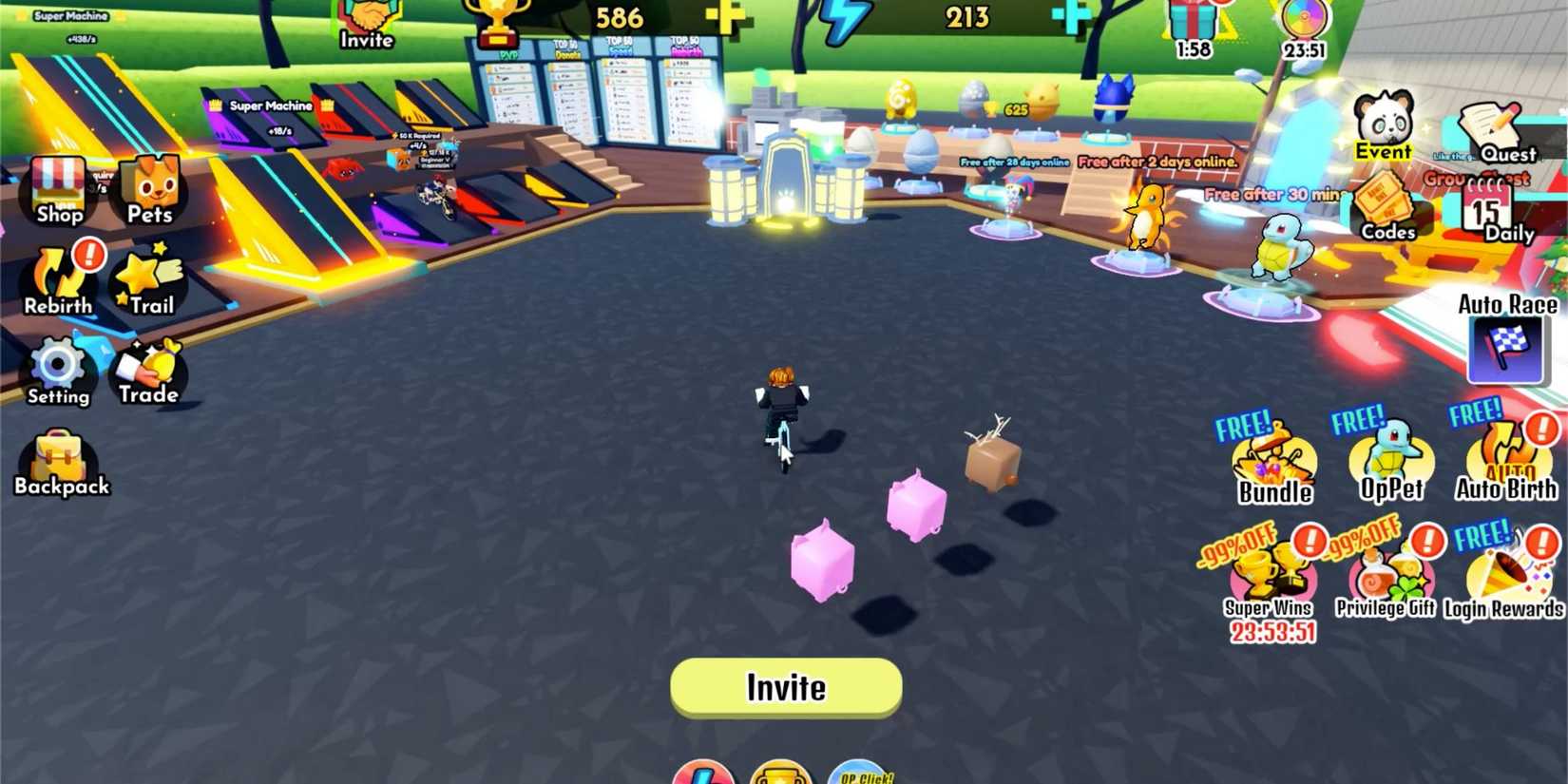
Task: Click the gift box with 1:58 timer
Action: (1193, 17)
